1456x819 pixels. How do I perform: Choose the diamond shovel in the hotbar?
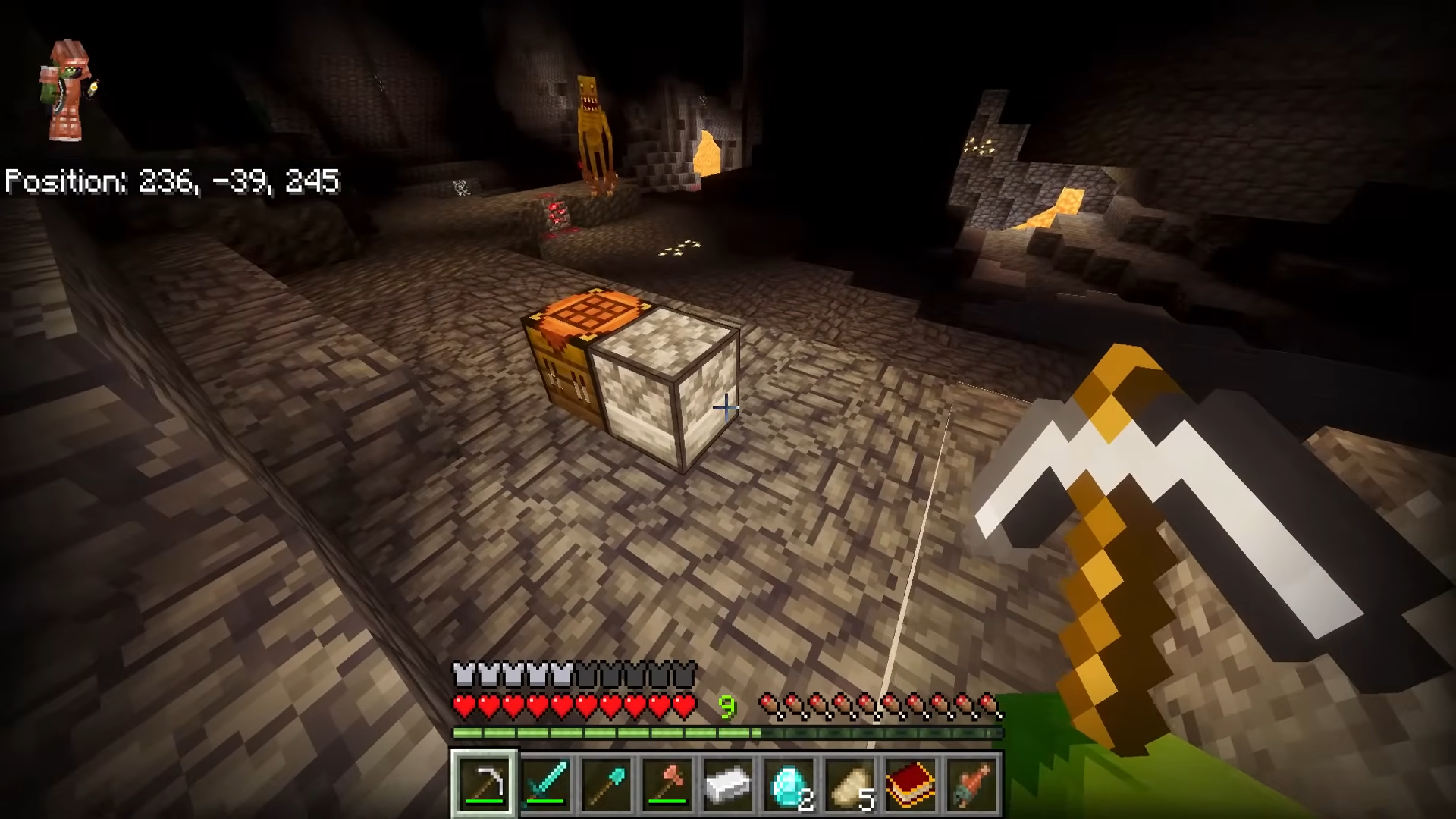[607, 784]
